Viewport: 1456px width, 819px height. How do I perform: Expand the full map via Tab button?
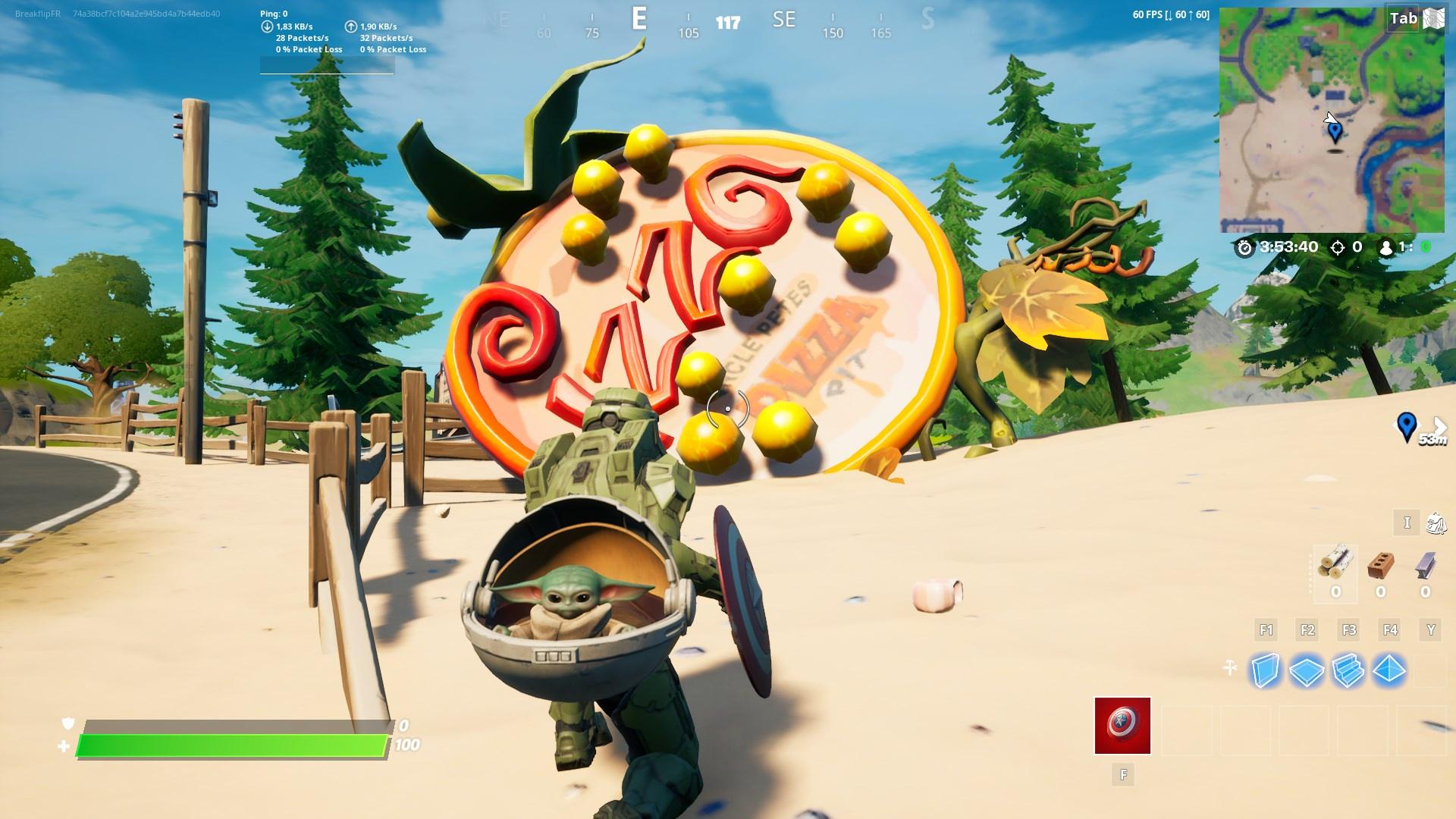pos(1404,18)
